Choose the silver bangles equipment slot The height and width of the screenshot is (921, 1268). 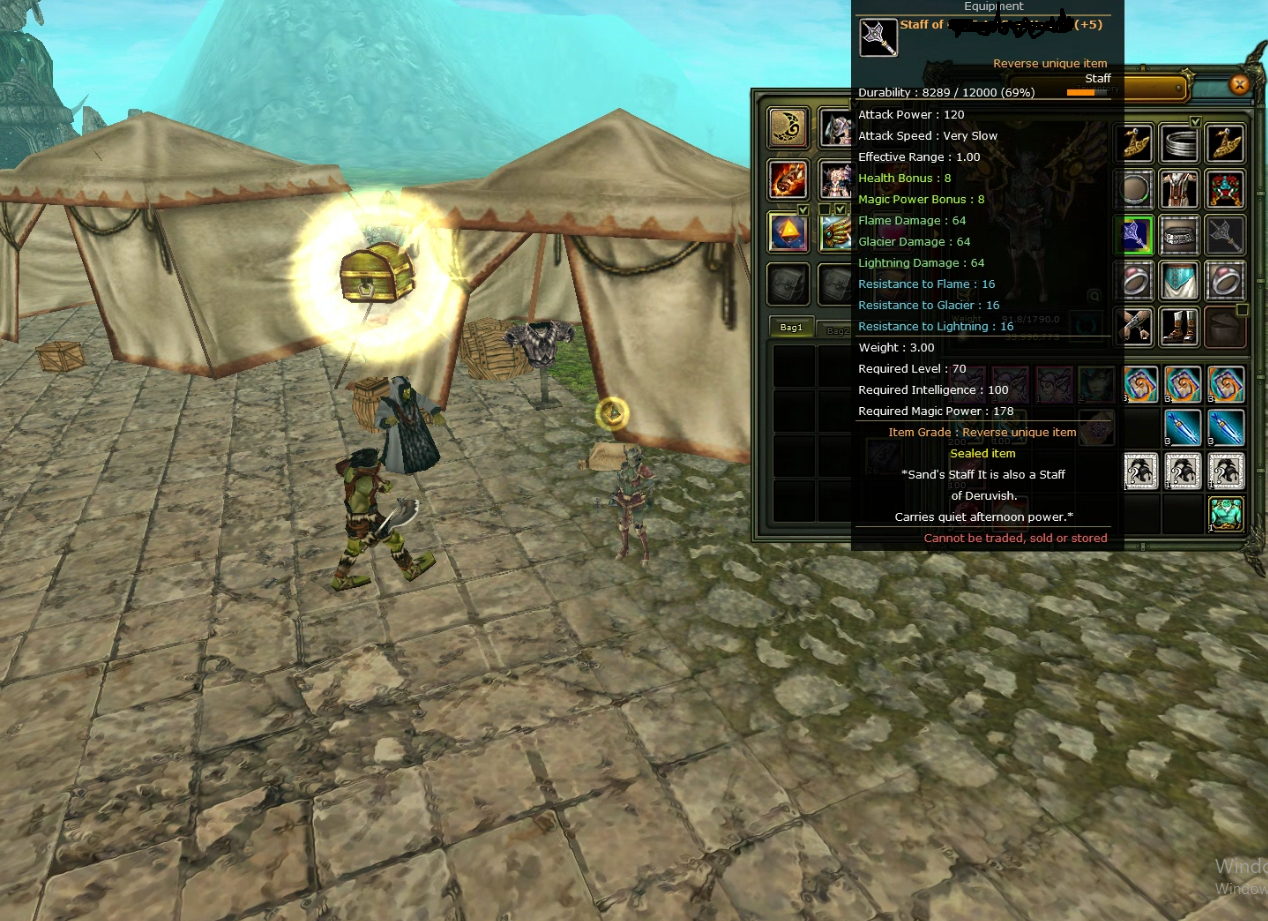[x=1180, y=144]
